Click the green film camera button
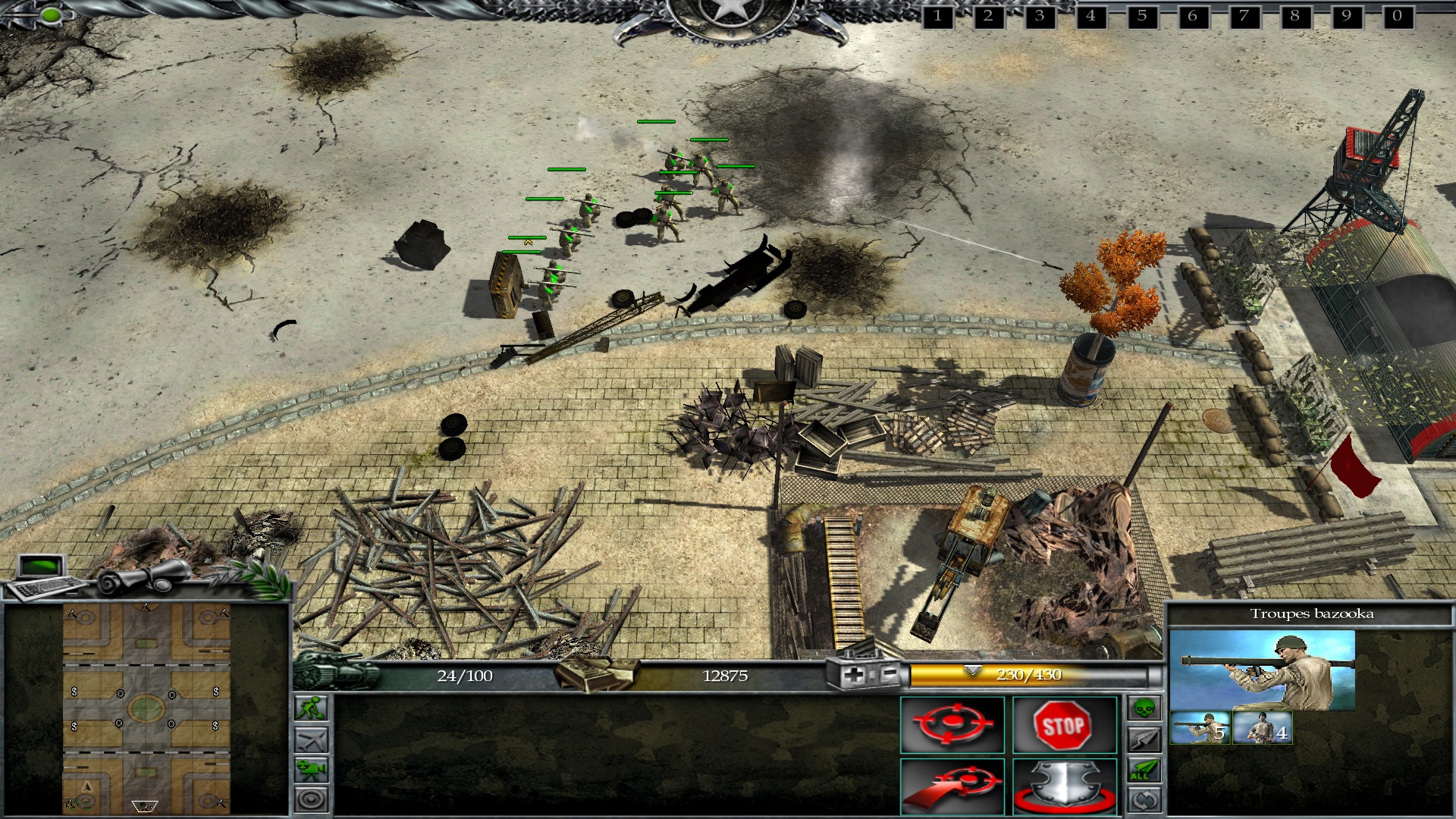The width and height of the screenshot is (1456, 819). pos(312,770)
